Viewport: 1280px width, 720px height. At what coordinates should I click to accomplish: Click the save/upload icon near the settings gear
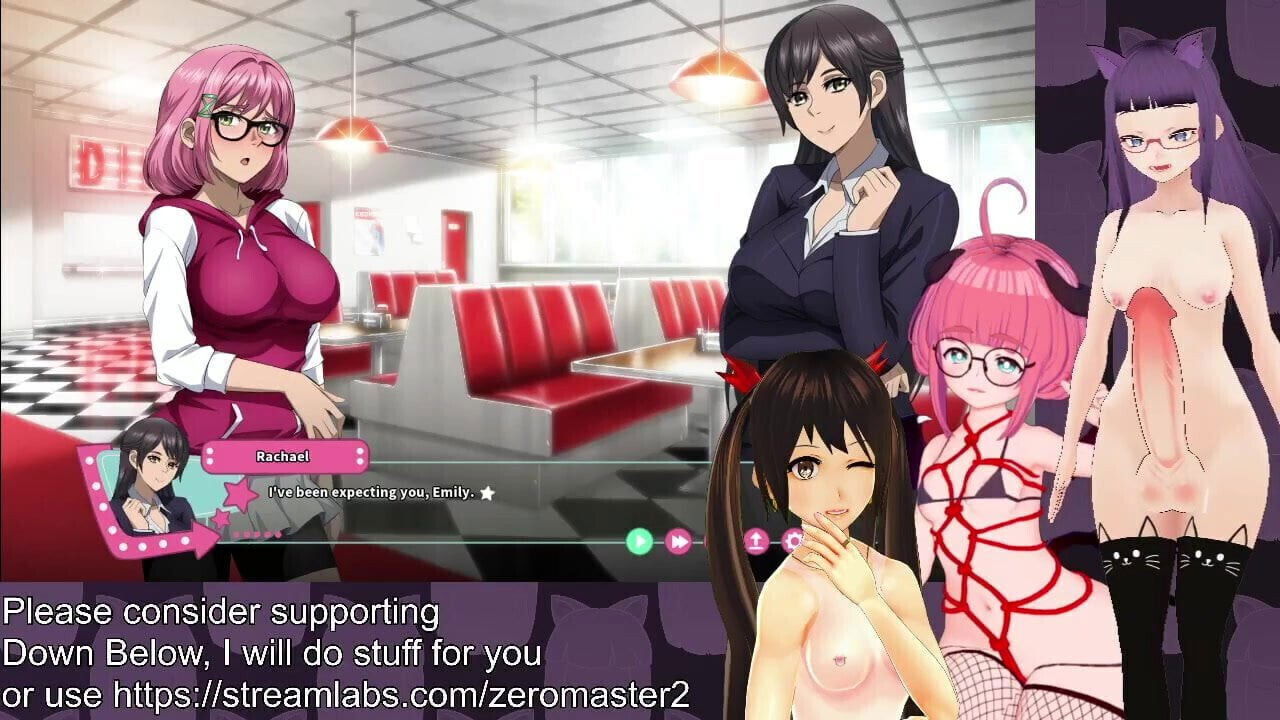(x=756, y=539)
